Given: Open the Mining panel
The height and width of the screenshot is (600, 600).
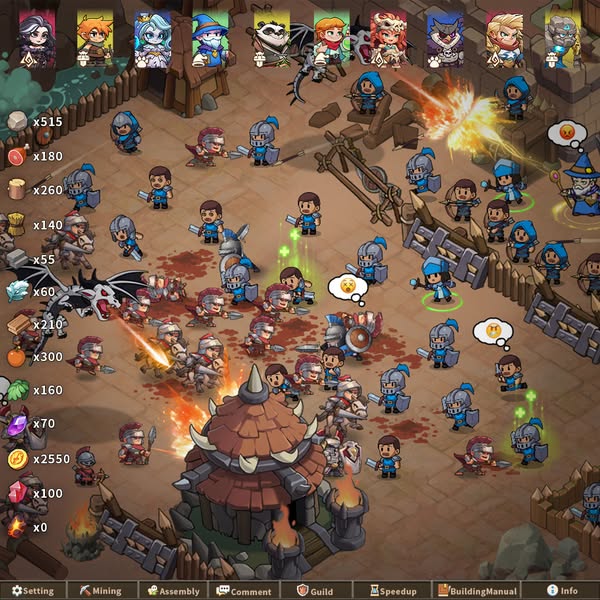Looking at the screenshot, I should (100, 591).
